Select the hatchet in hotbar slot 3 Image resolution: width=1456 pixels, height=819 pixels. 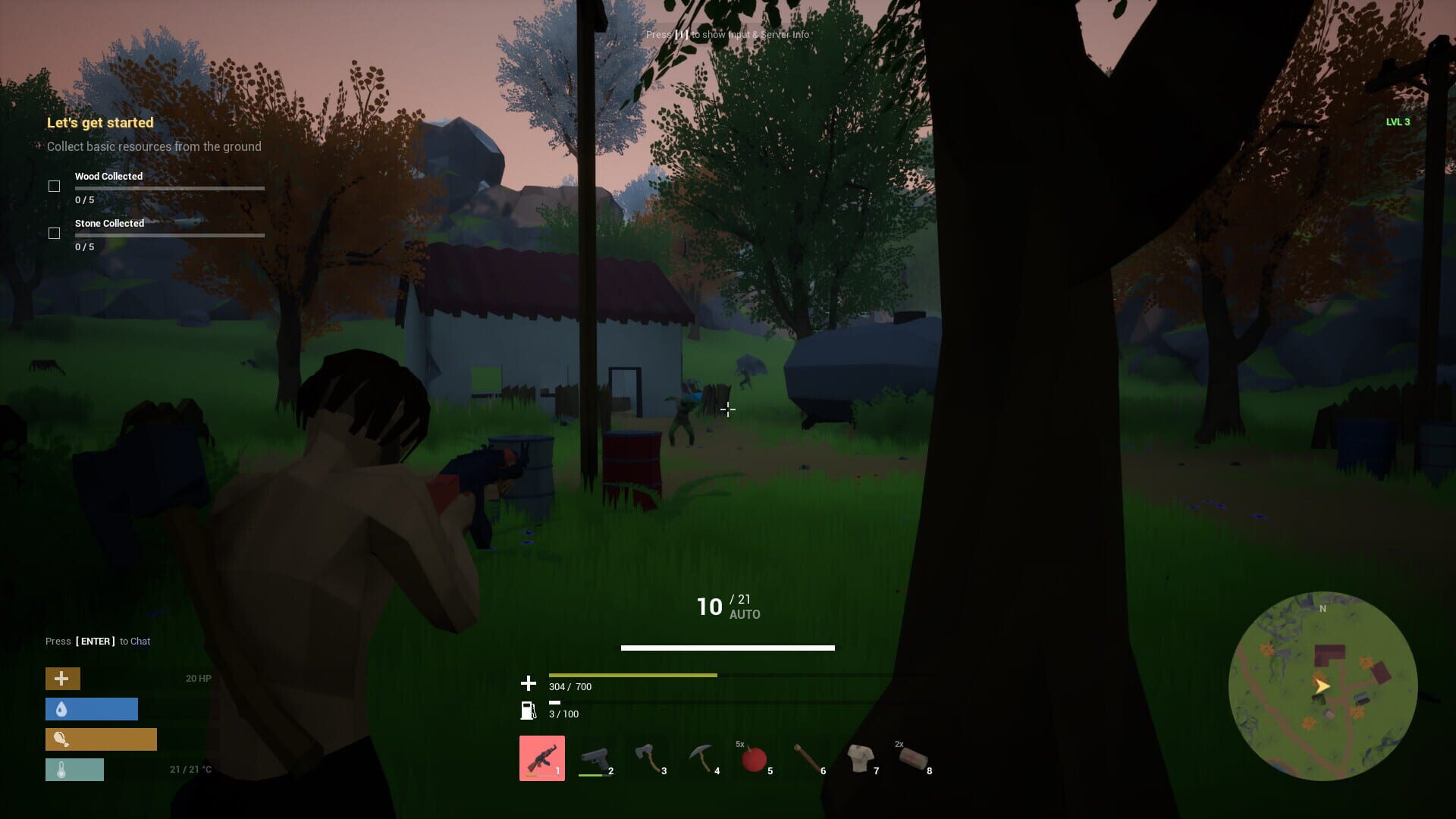coord(650,758)
